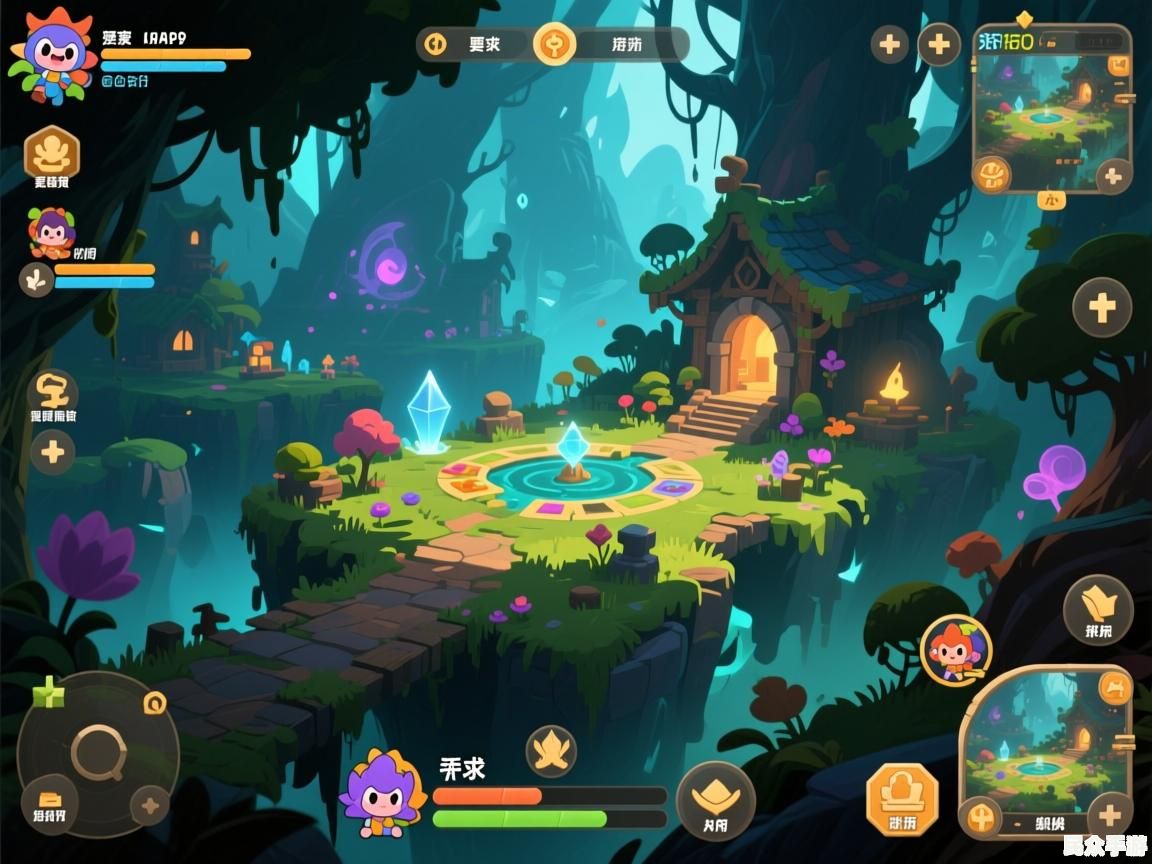The width and height of the screenshot is (1152, 864).
Task: Activate the golden leaf skill above the bars
Action: [551, 750]
